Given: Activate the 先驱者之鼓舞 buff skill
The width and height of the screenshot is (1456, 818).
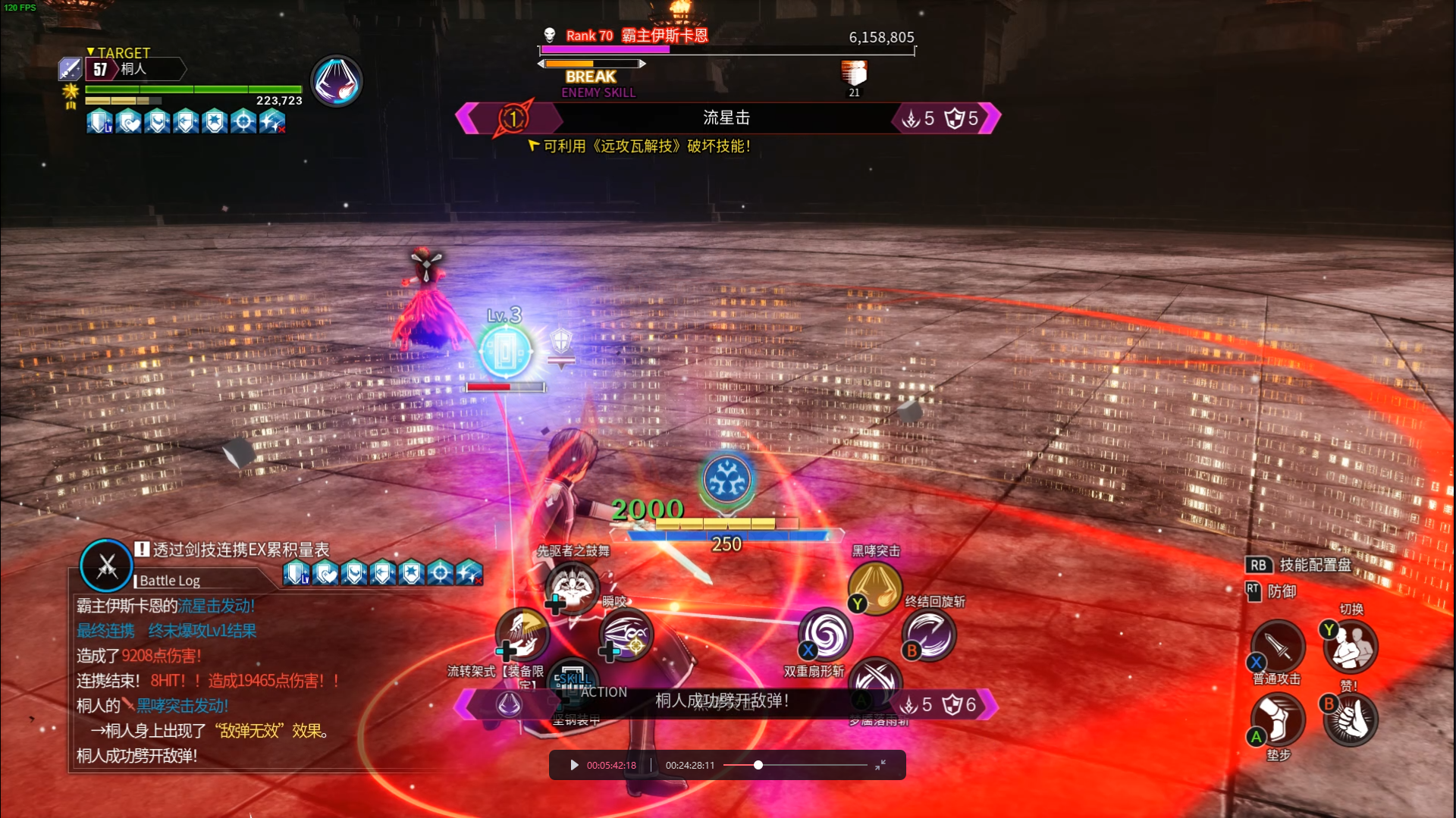Looking at the screenshot, I should [573, 588].
